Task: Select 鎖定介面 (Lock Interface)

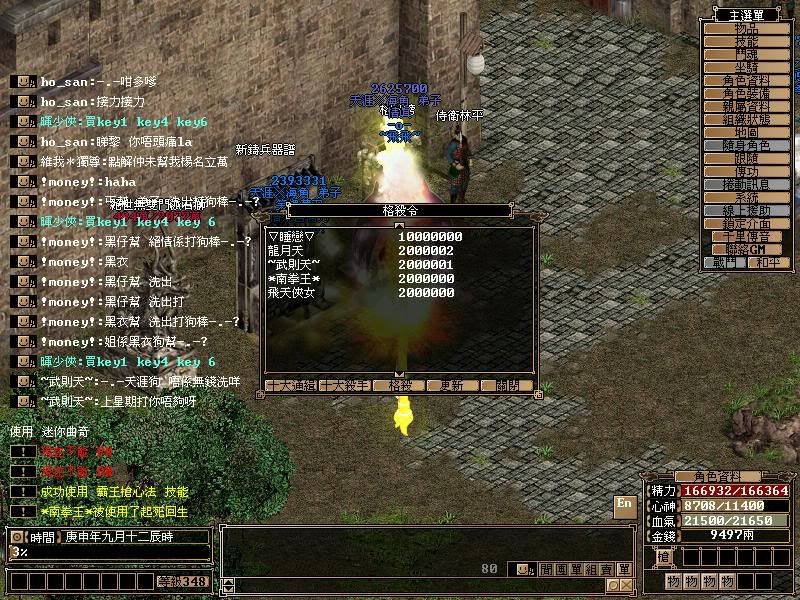Action: coord(746,223)
